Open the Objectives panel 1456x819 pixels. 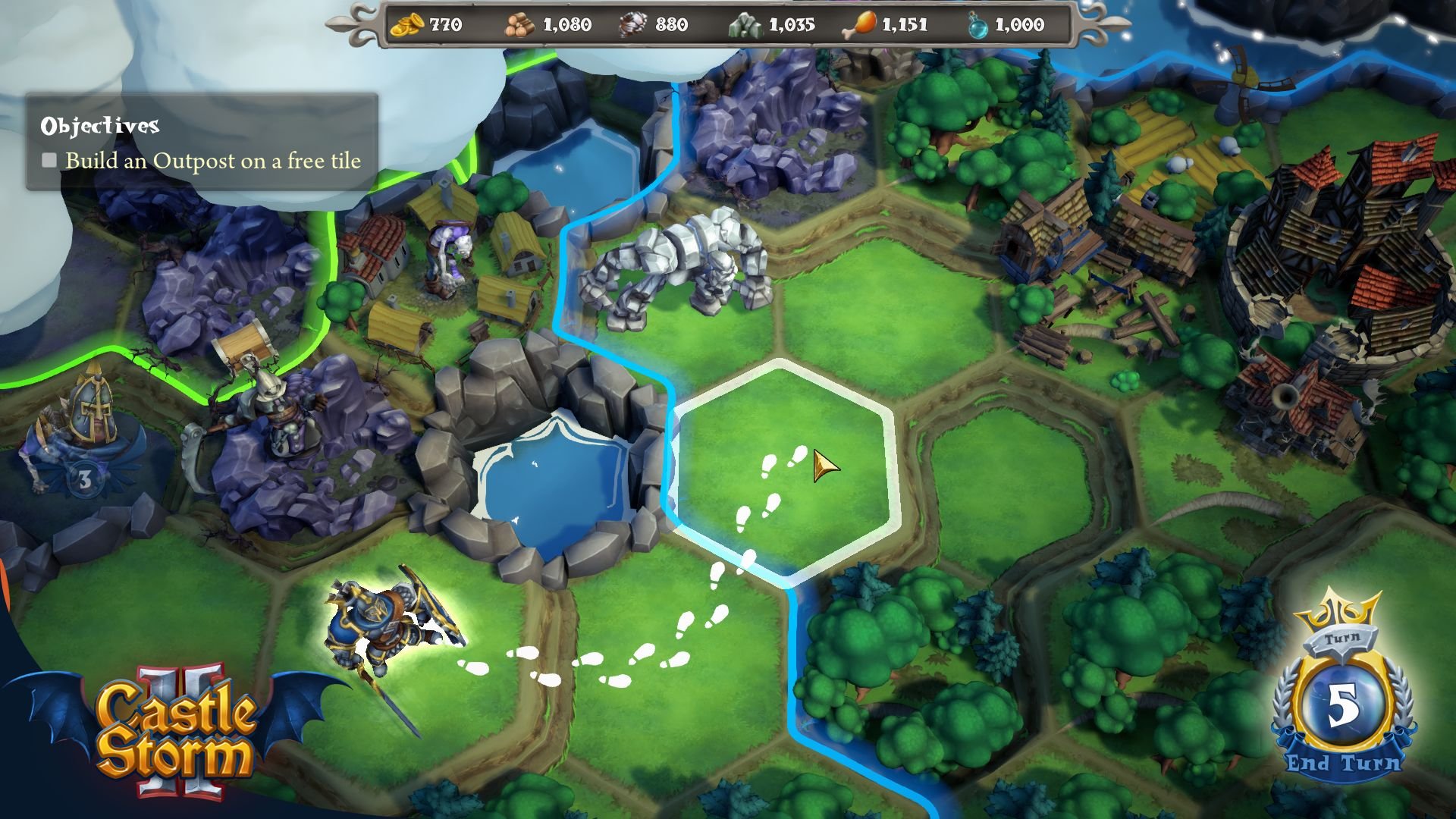[x=201, y=140]
